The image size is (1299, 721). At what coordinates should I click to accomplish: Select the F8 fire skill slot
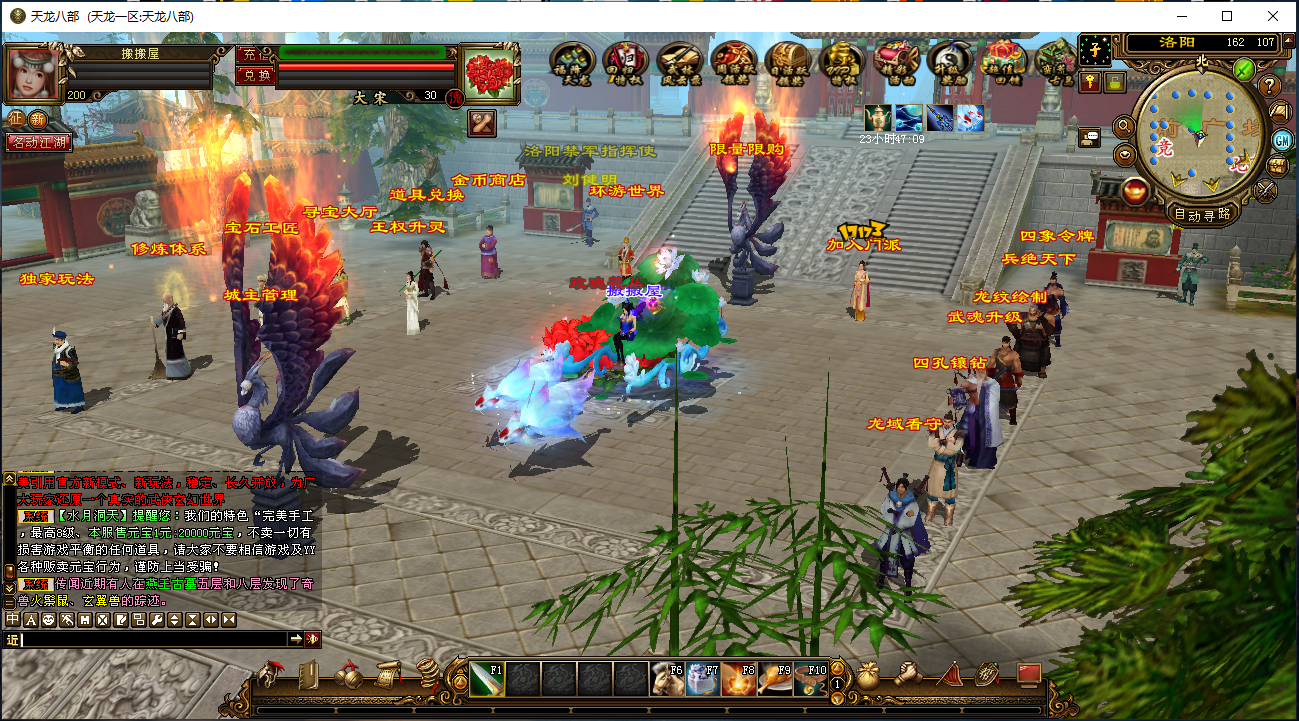coord(739,679)
